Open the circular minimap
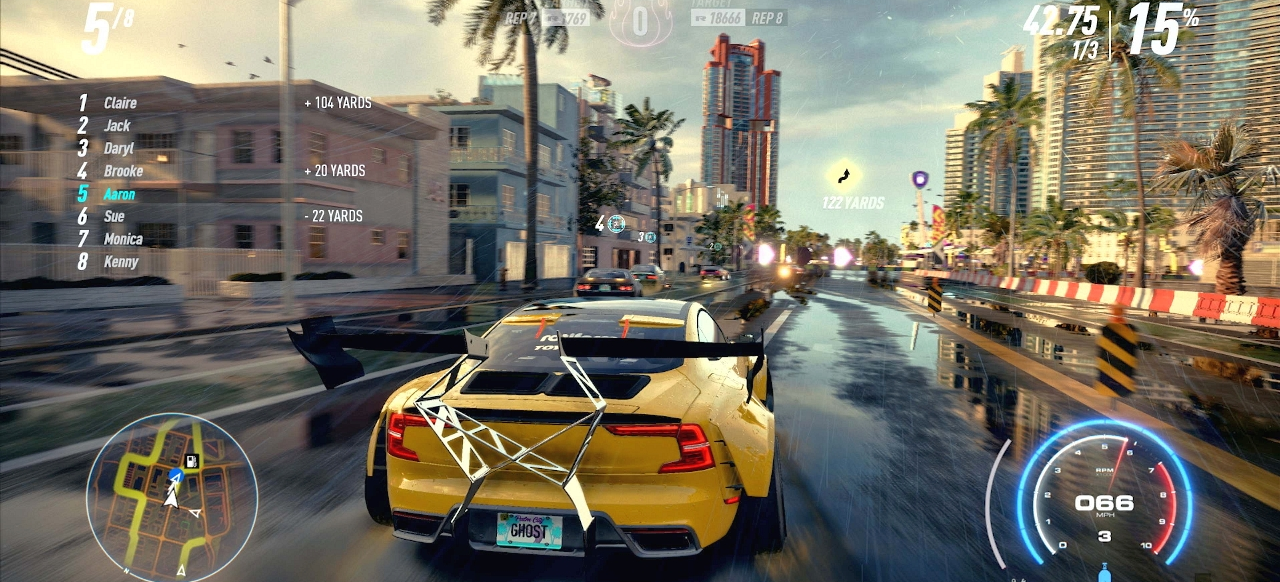 [172, 497]
